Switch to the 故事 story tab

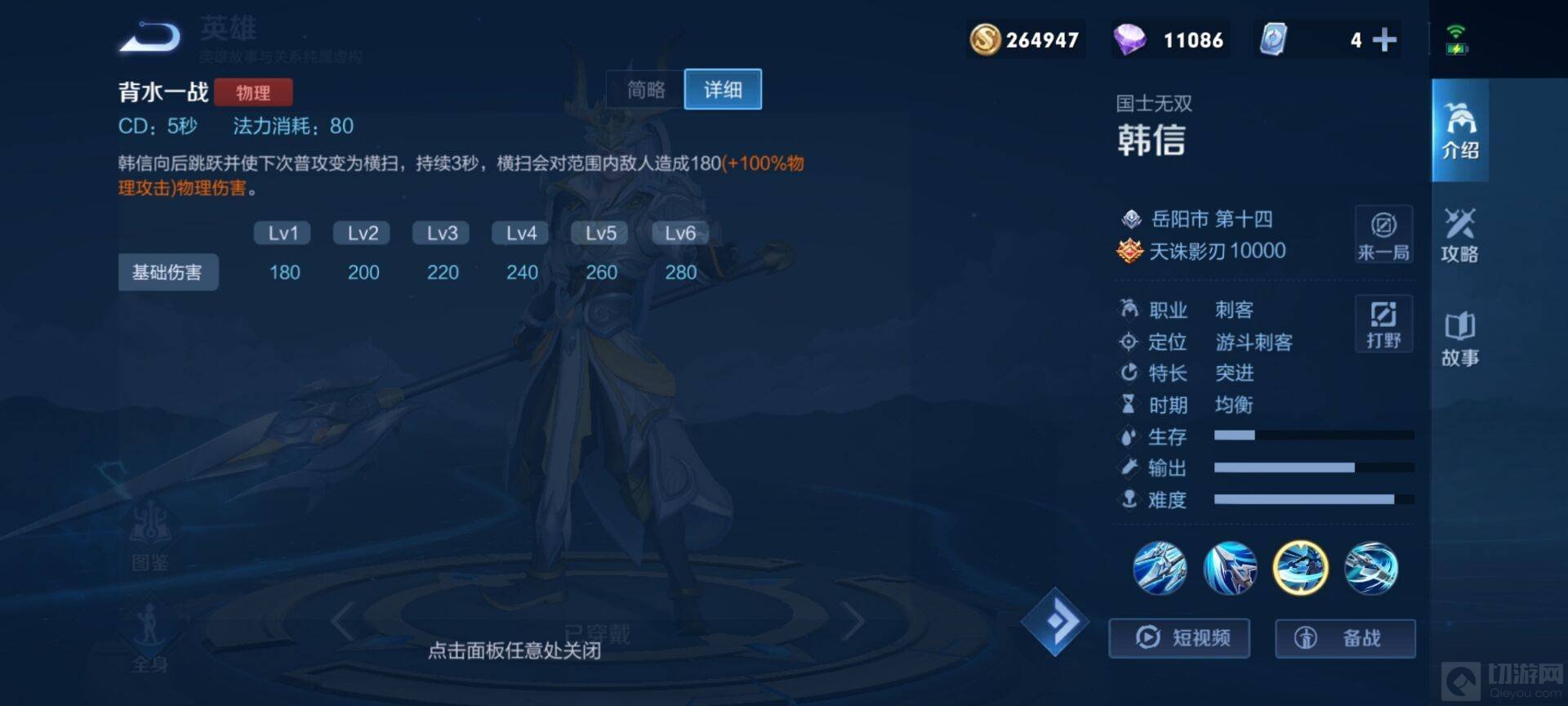[1459, 339]
